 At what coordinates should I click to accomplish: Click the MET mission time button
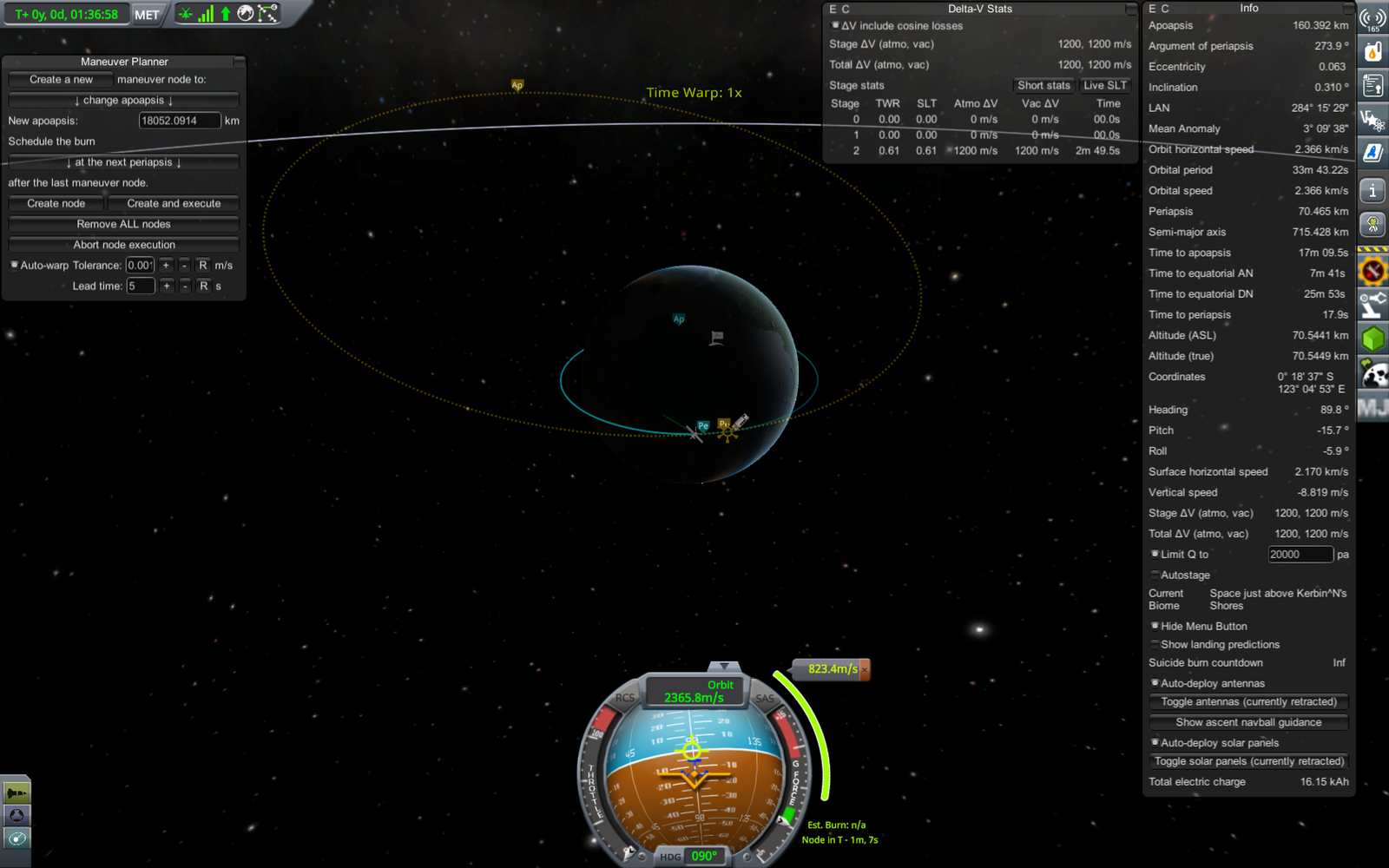tap(147, 15)
